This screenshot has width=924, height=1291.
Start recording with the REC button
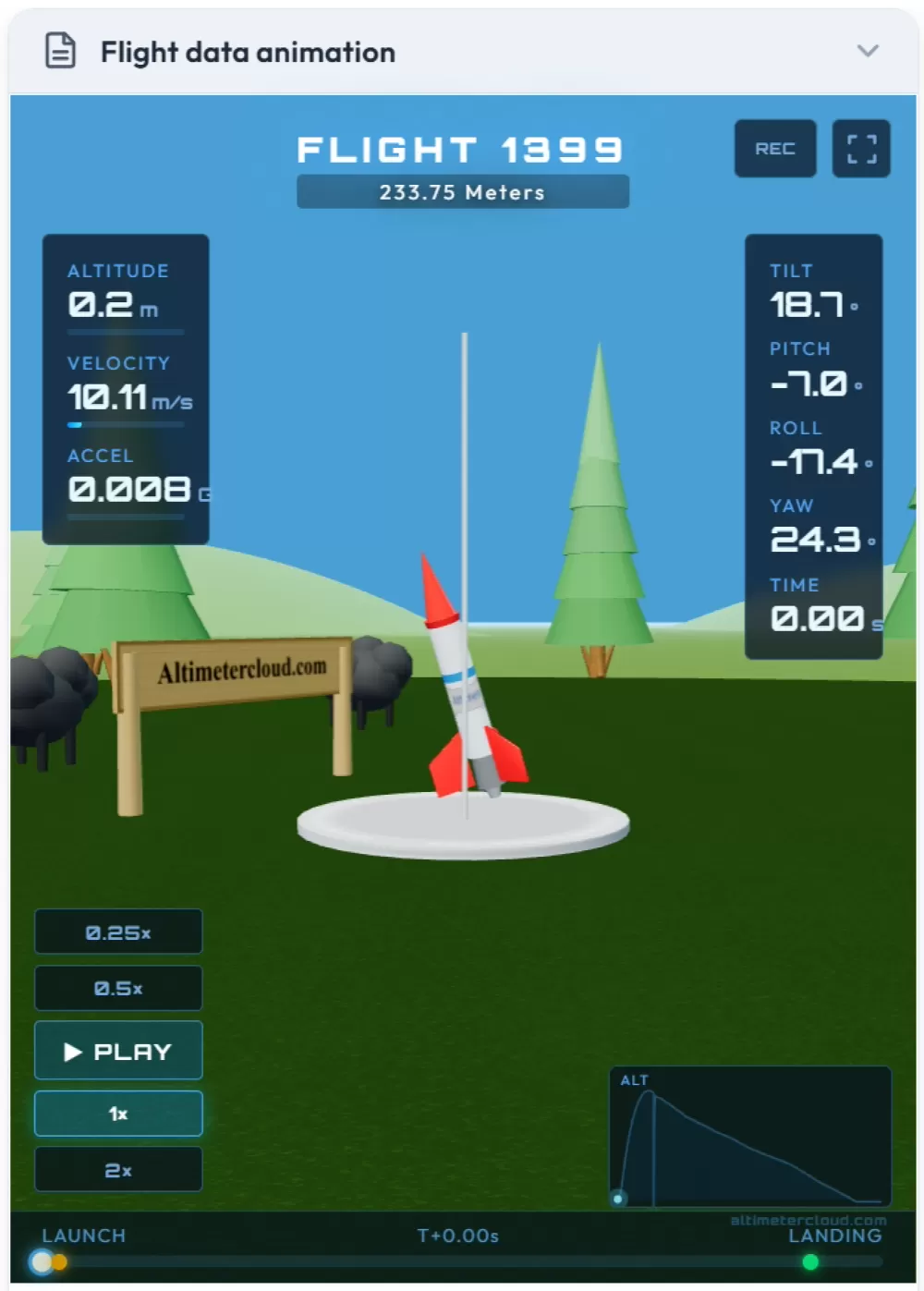pyautogui.click(x=774, y=149)
